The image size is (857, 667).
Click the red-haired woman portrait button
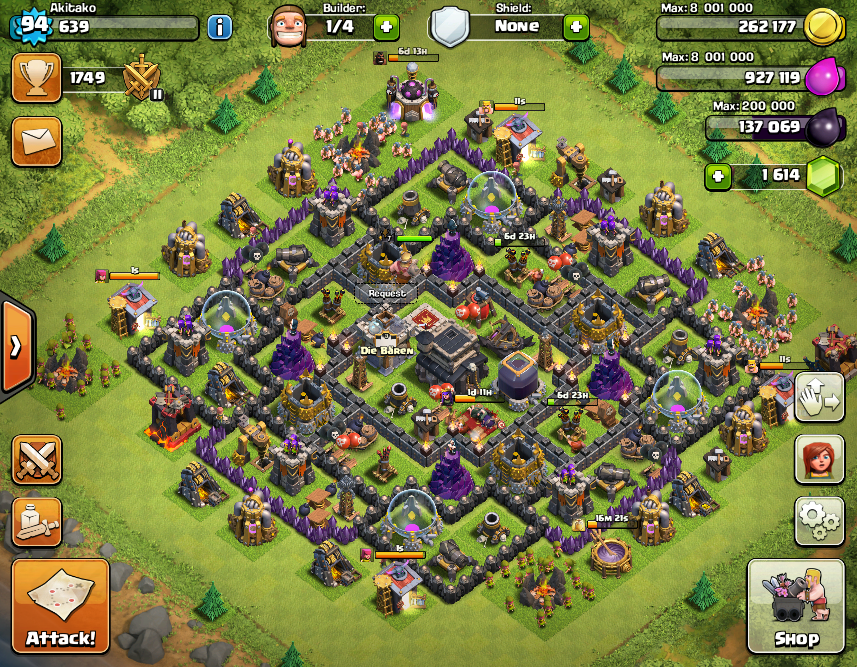click(x=819, y=459)
